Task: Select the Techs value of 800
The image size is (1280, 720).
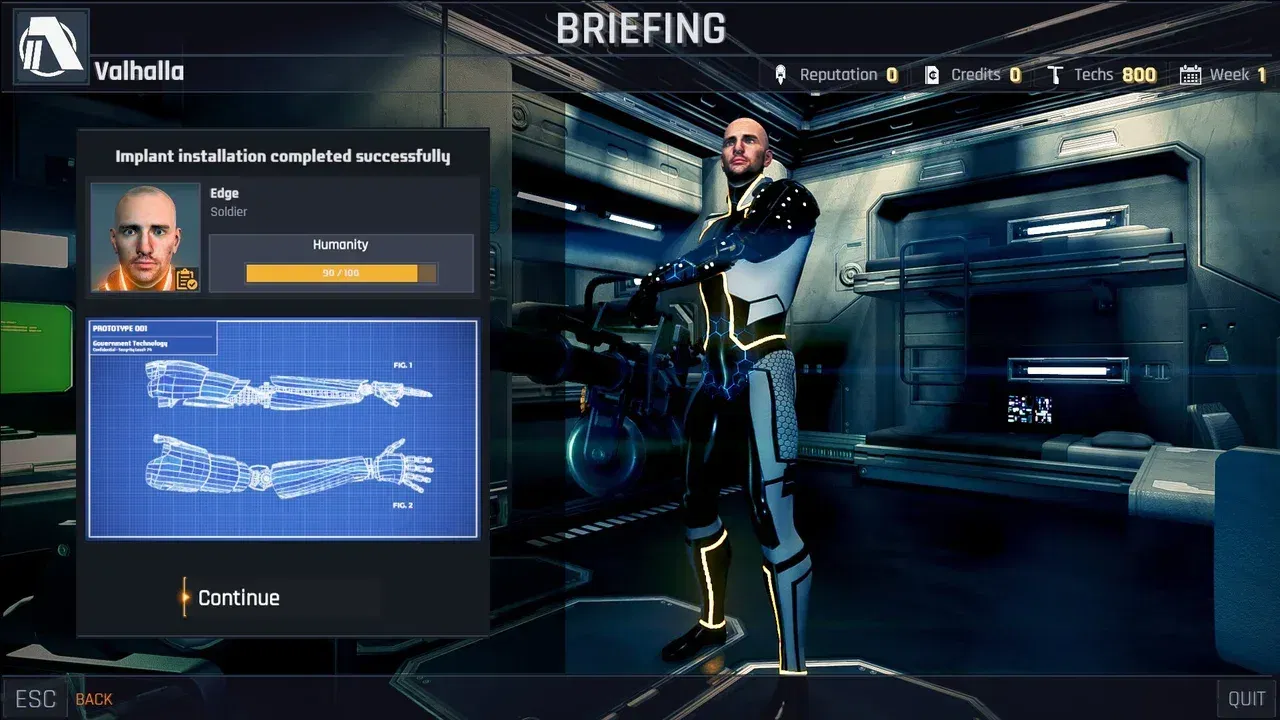Action: [1141, 73]
